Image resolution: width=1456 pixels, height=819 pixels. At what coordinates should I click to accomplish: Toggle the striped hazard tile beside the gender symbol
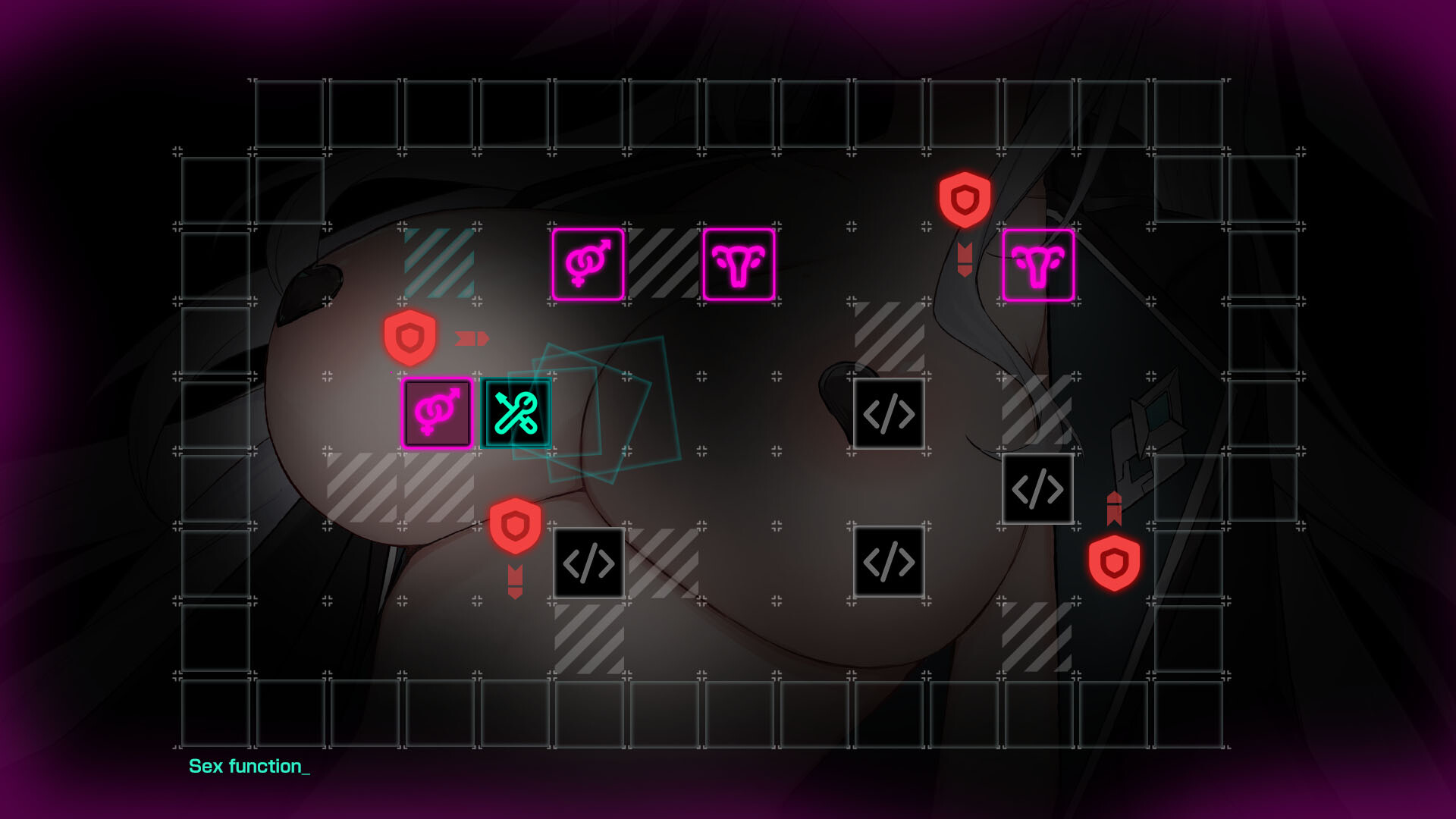click(x=664, y=265)
